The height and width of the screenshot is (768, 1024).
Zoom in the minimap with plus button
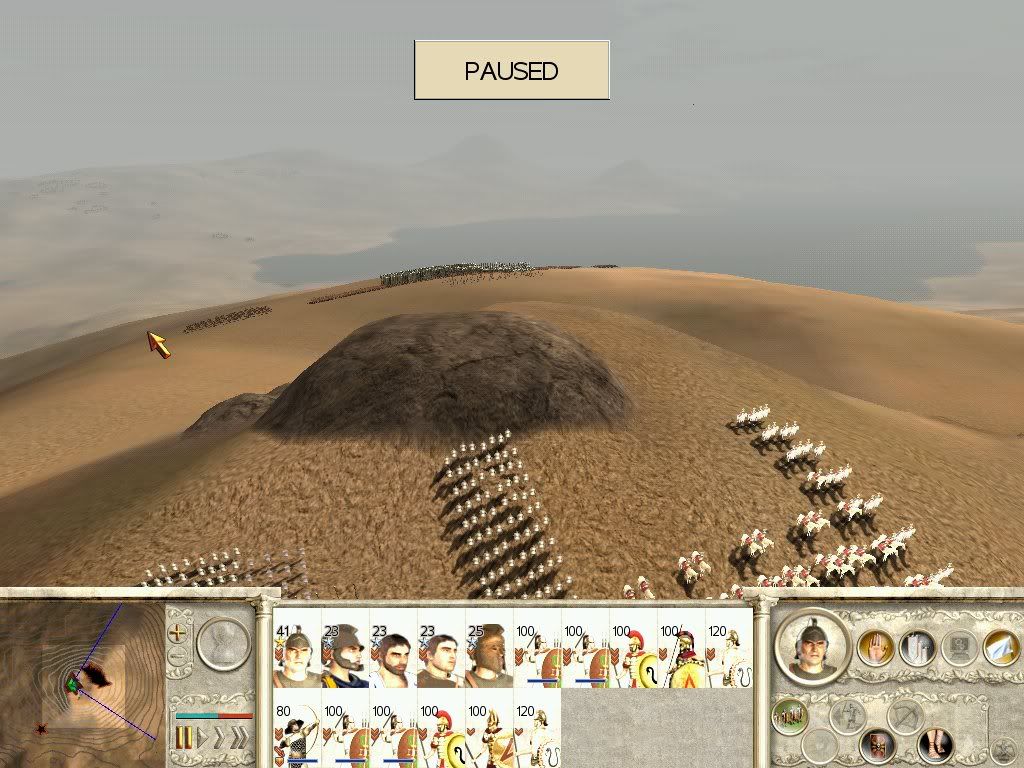179,632
